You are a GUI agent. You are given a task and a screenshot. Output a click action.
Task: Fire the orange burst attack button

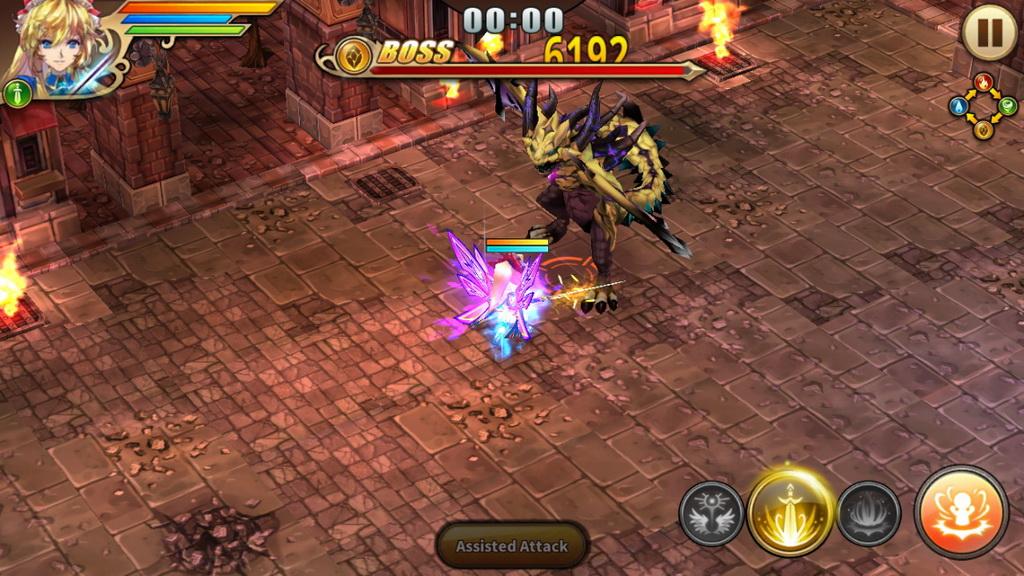click(961, 512)
